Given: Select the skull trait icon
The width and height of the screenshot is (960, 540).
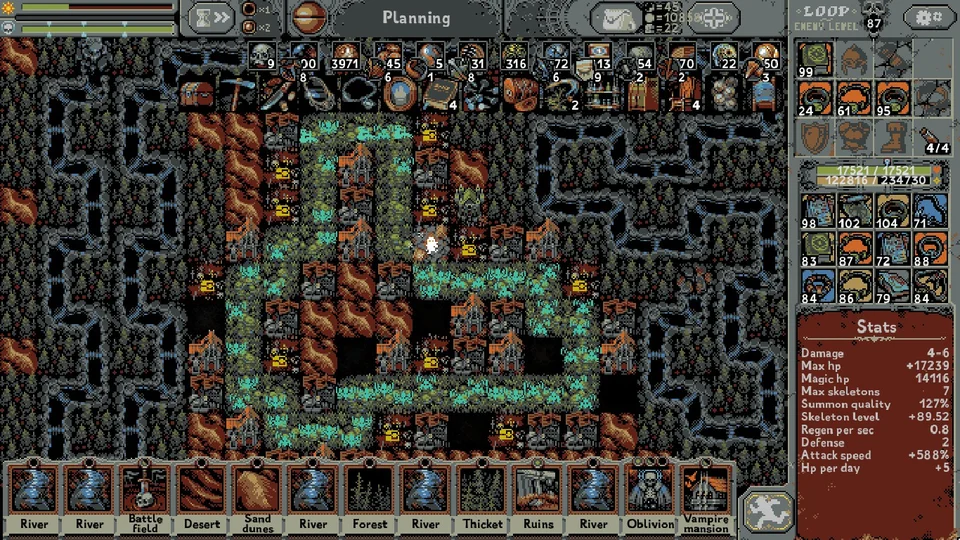Looking at the screenshot, I should 262,57.
